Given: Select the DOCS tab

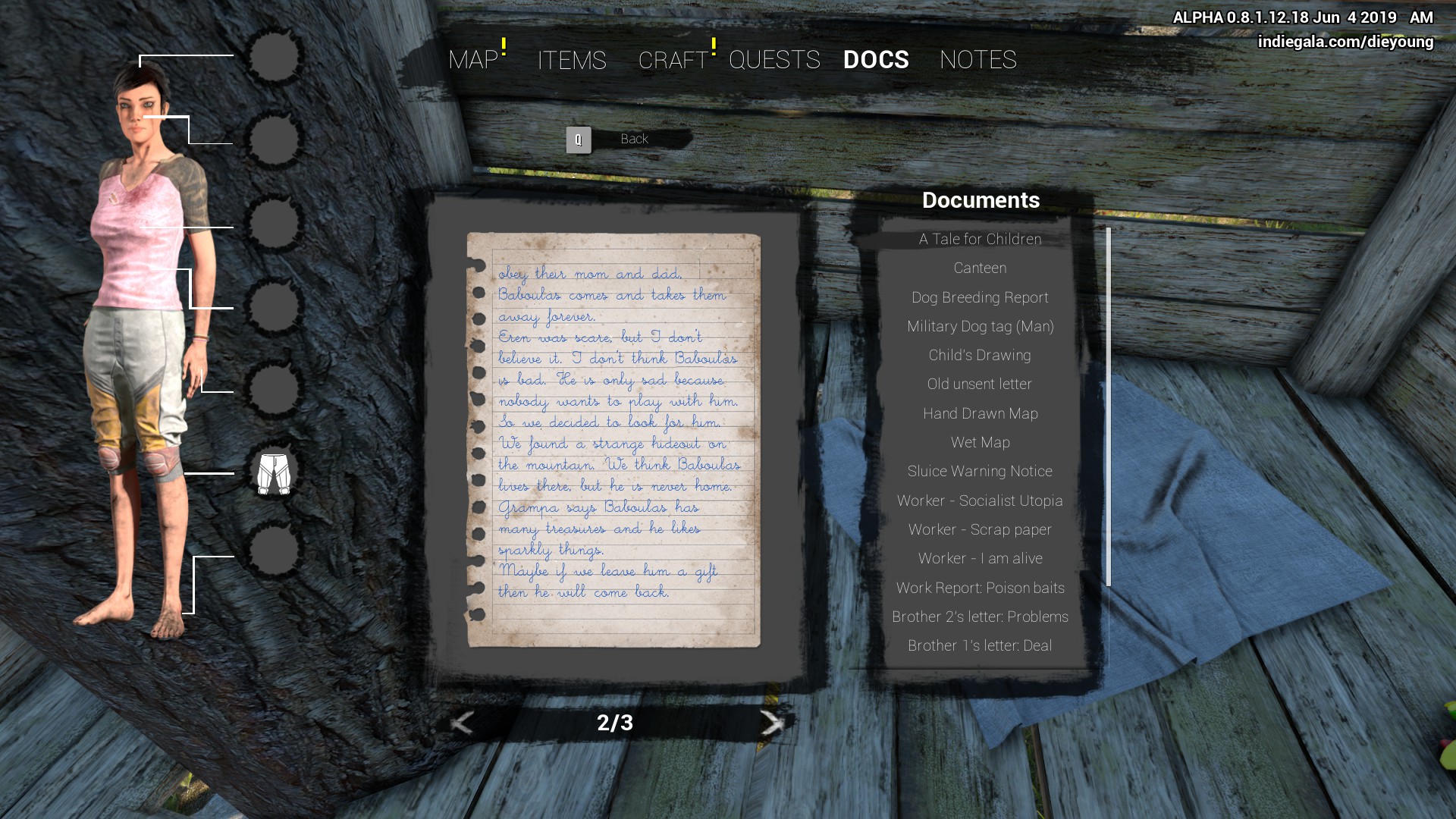Looking at the screenshot, I should 876,60.
